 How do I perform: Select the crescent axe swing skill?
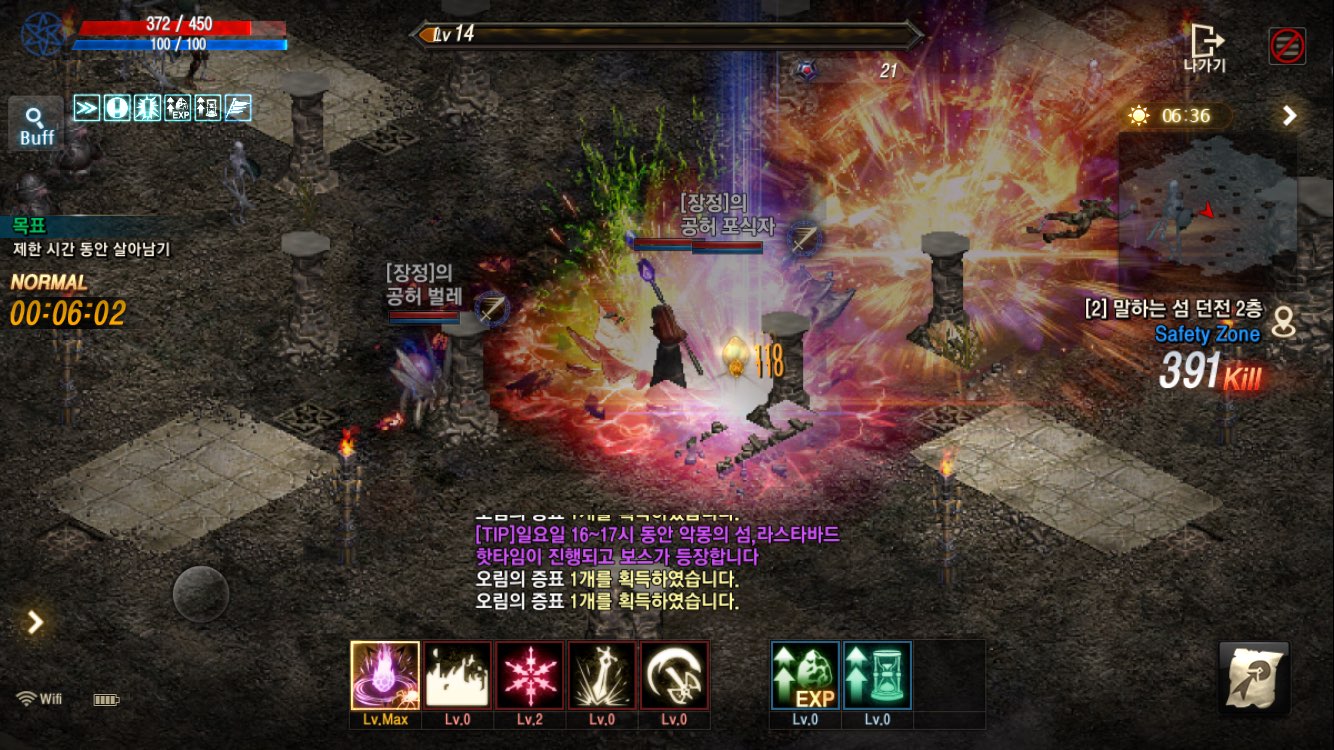[675, 676]
